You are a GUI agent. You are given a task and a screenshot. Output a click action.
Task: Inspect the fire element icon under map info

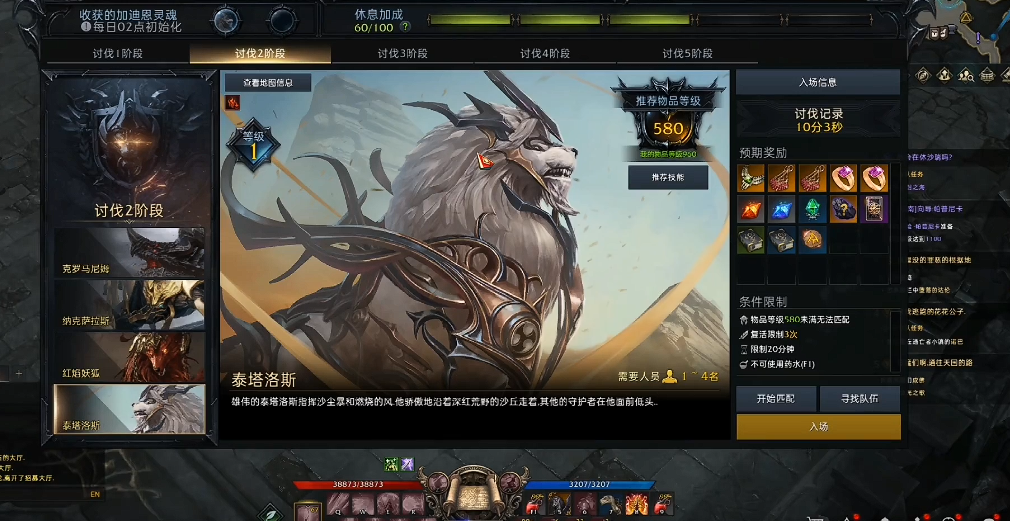pos(232,102)
